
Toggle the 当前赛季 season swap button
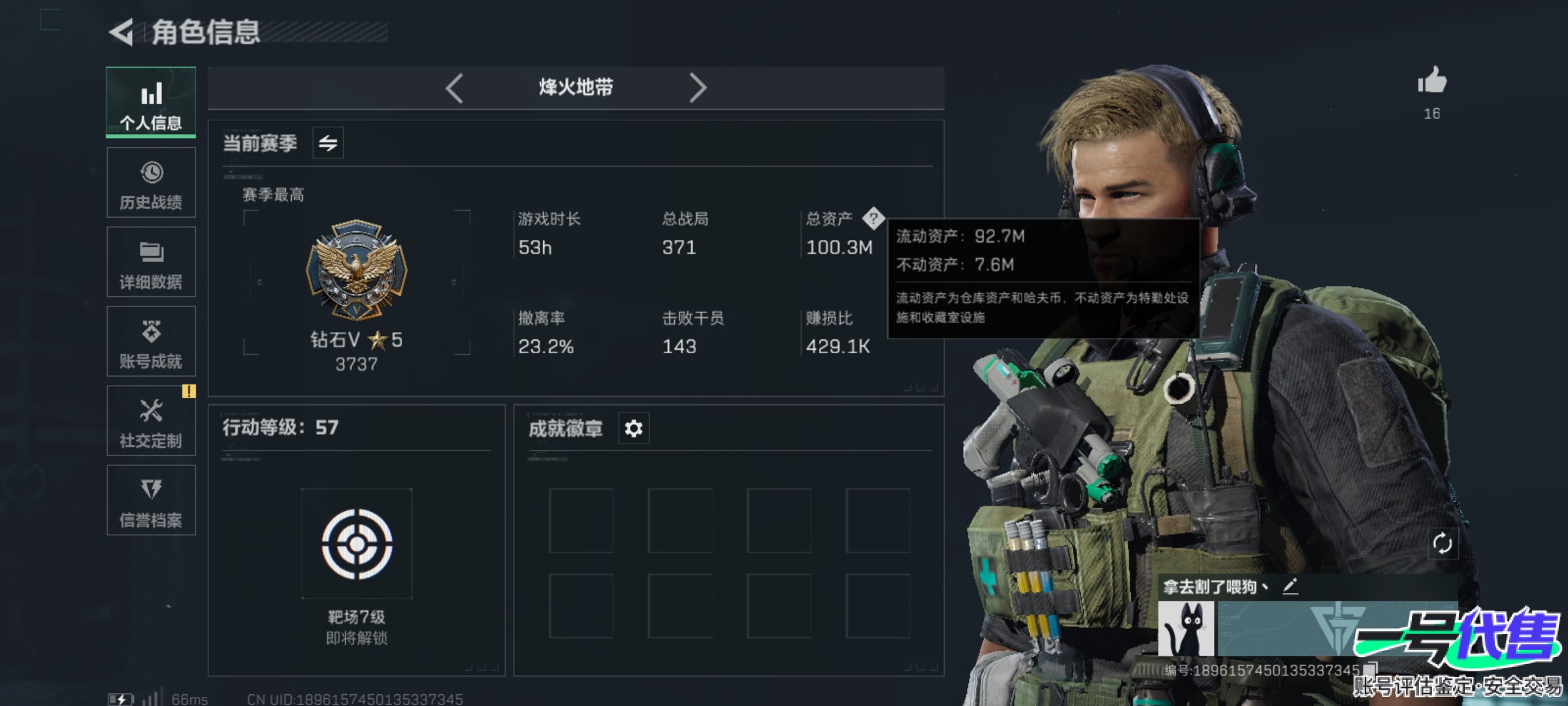coord(328,143)
